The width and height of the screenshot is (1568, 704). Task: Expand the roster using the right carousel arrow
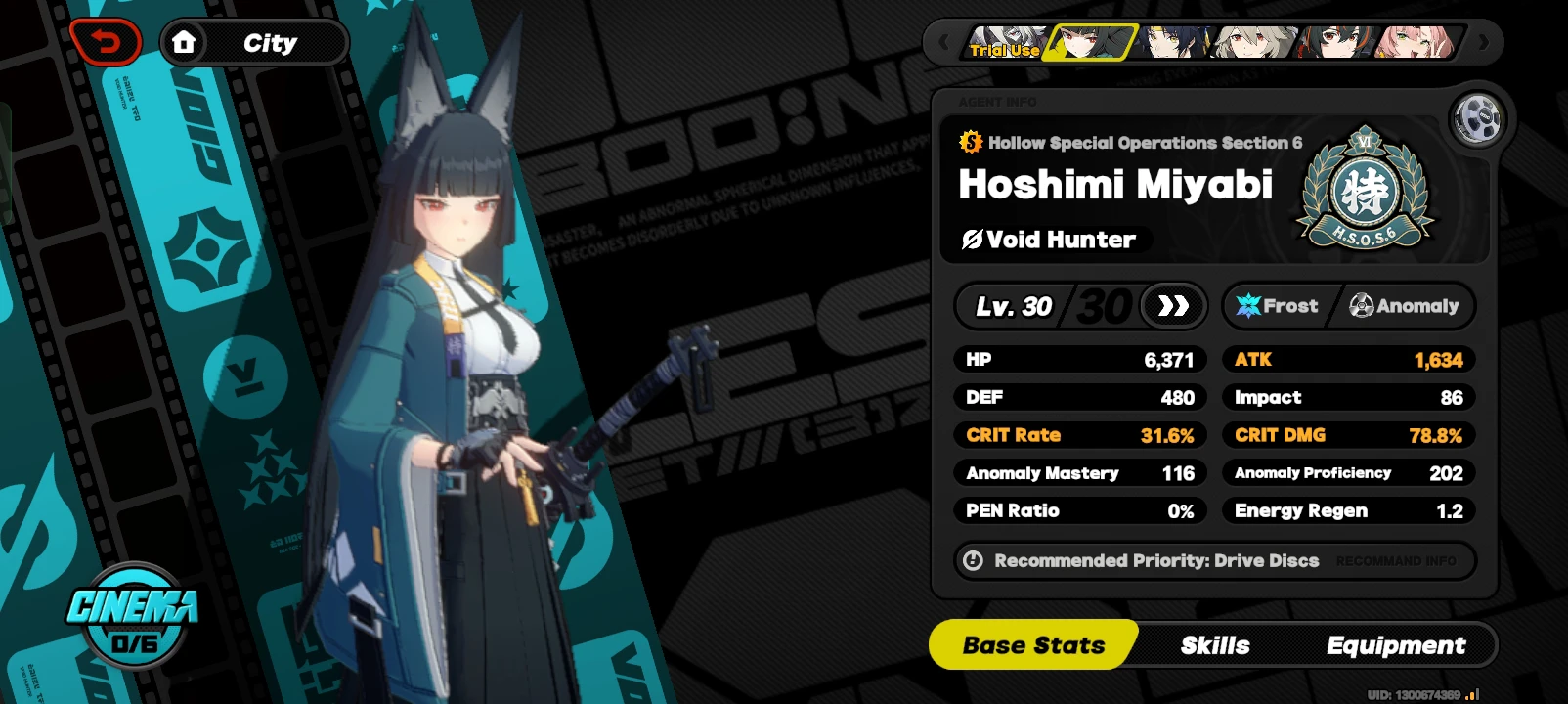pyautogui.click(x=1483, y=41)
